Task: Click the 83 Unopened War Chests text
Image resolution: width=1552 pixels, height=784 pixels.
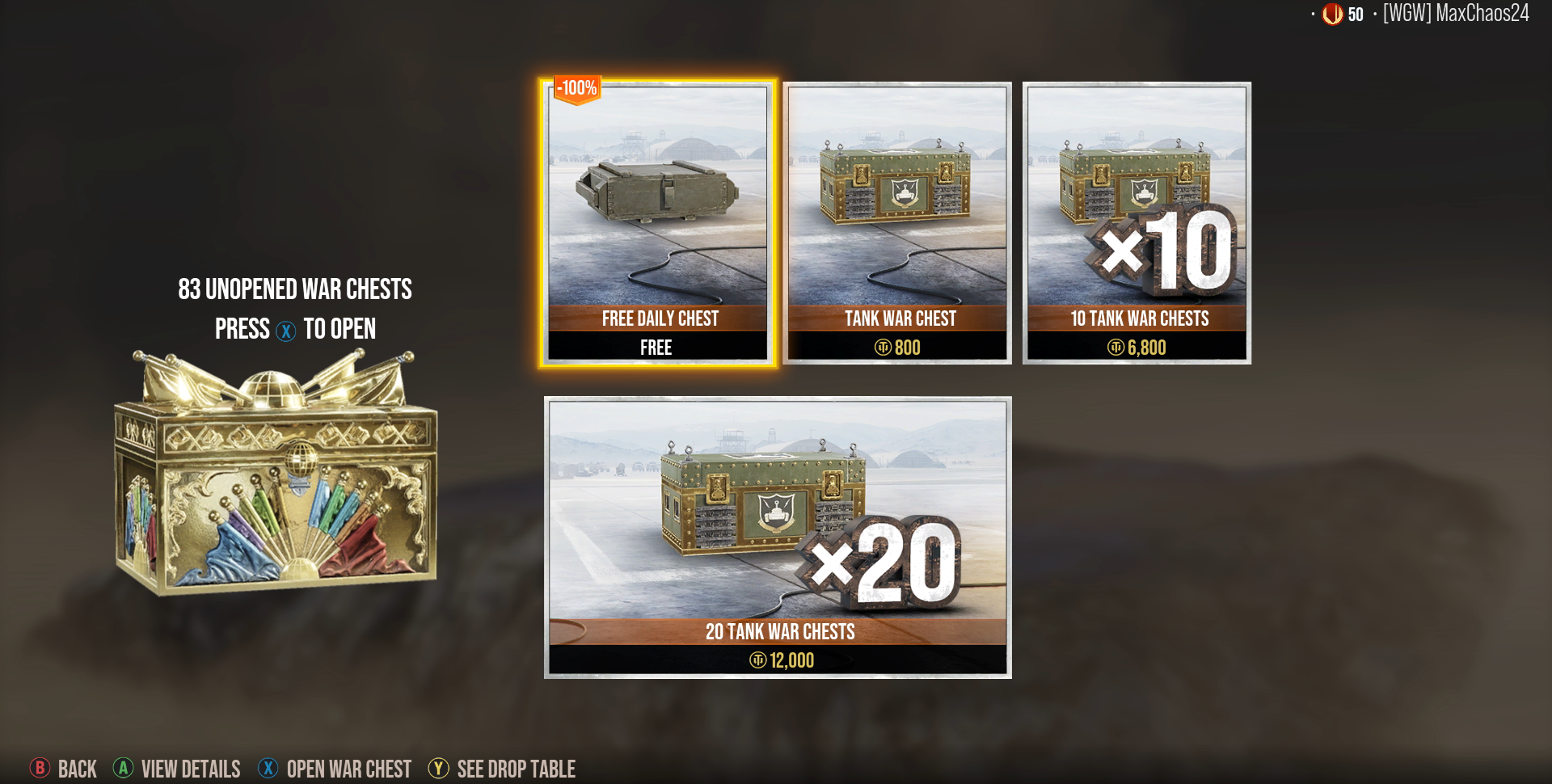Action: pyautogui.click(x=296, y=289)
